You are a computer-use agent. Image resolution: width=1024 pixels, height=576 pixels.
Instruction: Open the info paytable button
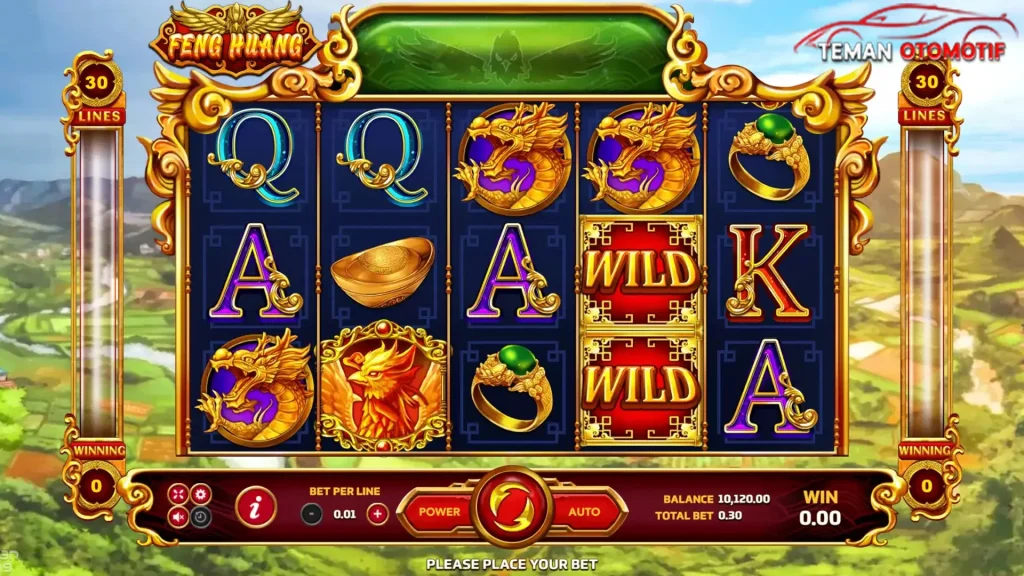(256, 509)
